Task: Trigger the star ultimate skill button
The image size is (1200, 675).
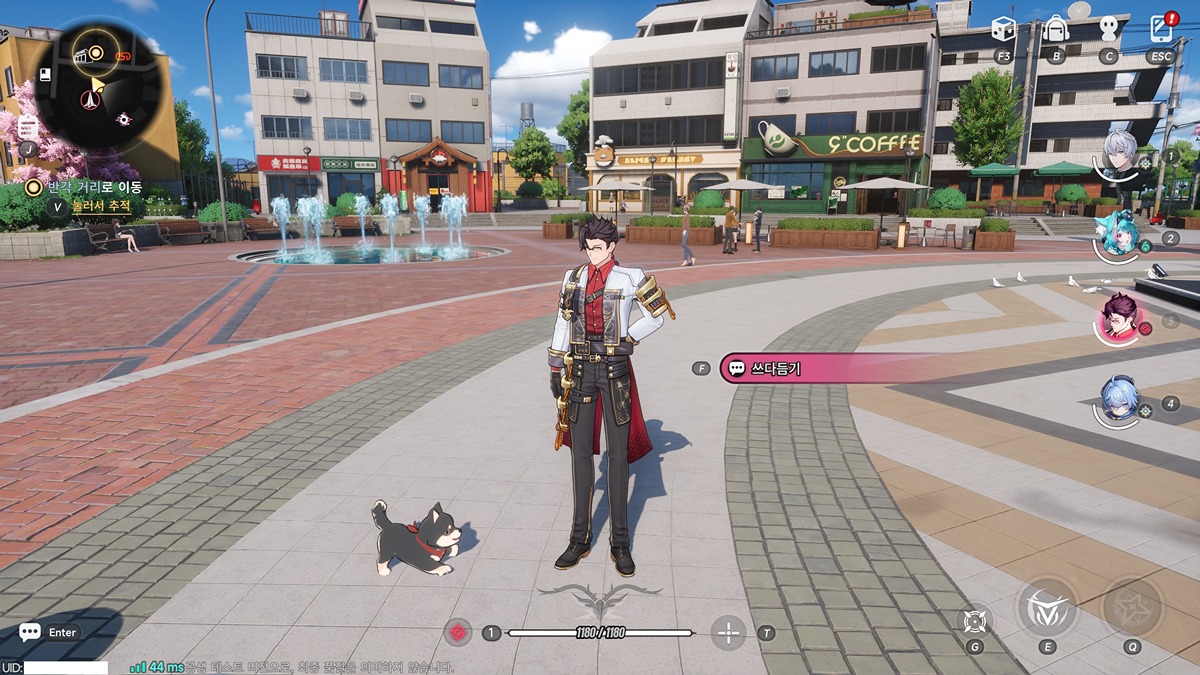Action: tap(1132, 607)
